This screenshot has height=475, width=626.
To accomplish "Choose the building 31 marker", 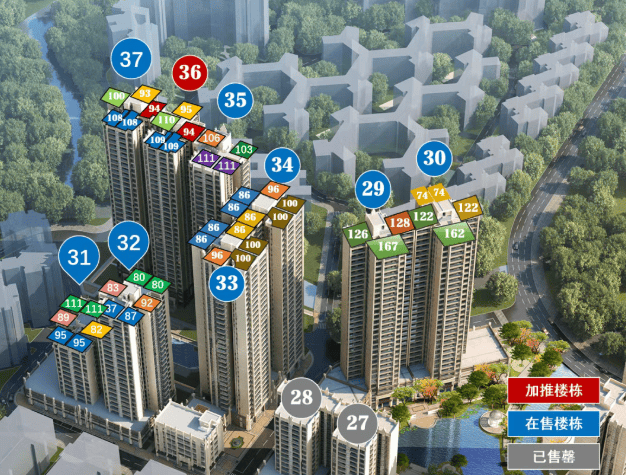I will pyautogui.click(x=79, y=257).
